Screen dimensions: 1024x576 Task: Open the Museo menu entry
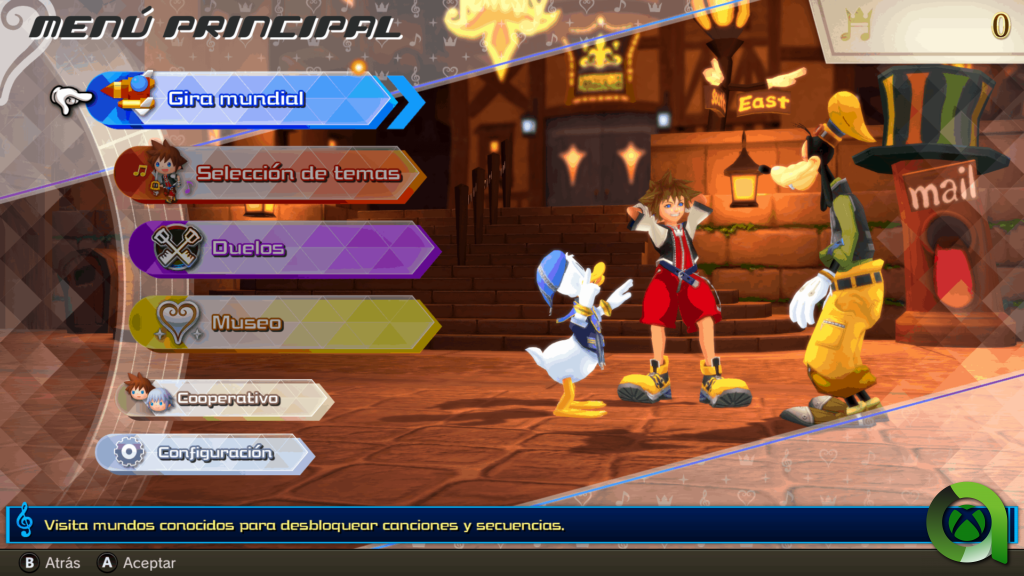coord(285,323)
